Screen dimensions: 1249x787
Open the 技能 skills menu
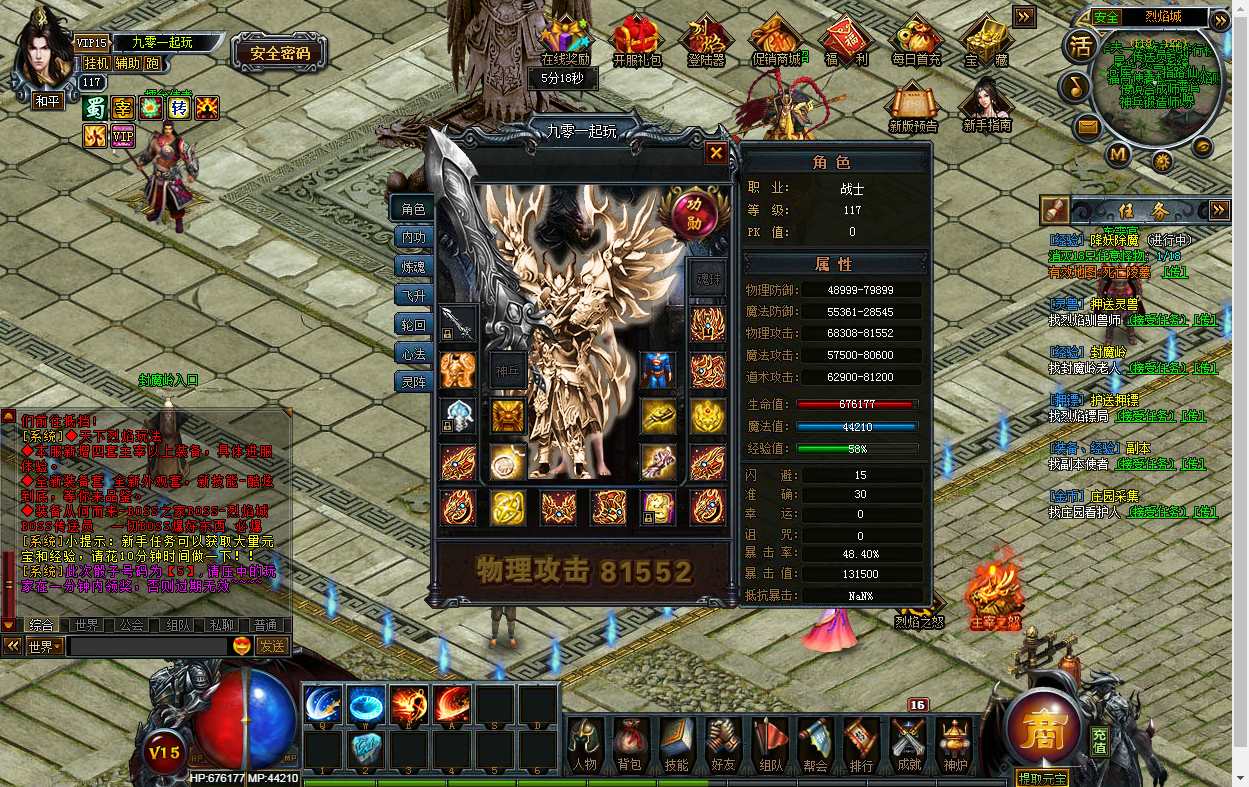(676, 747)
